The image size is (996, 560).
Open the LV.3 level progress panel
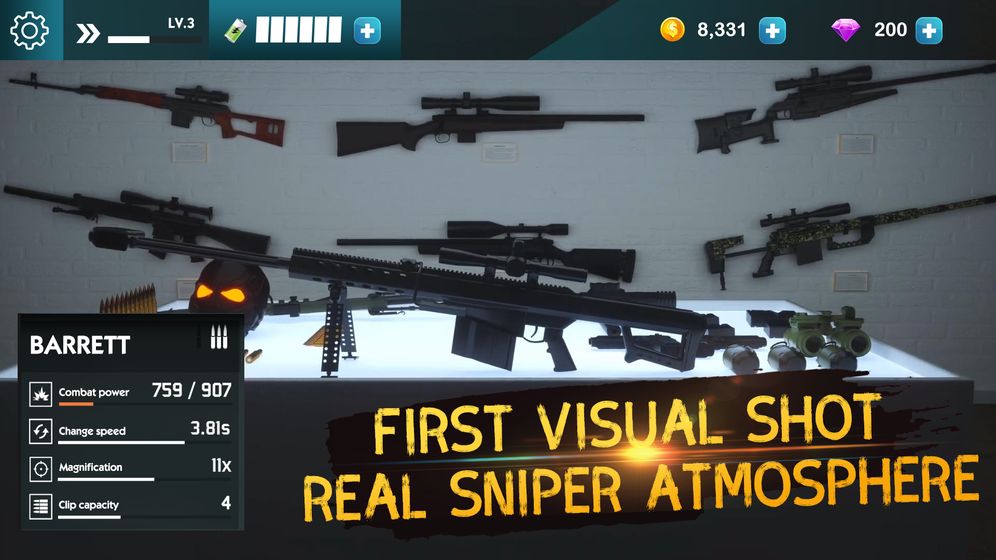pyautogui.click(x=138, y=31)
